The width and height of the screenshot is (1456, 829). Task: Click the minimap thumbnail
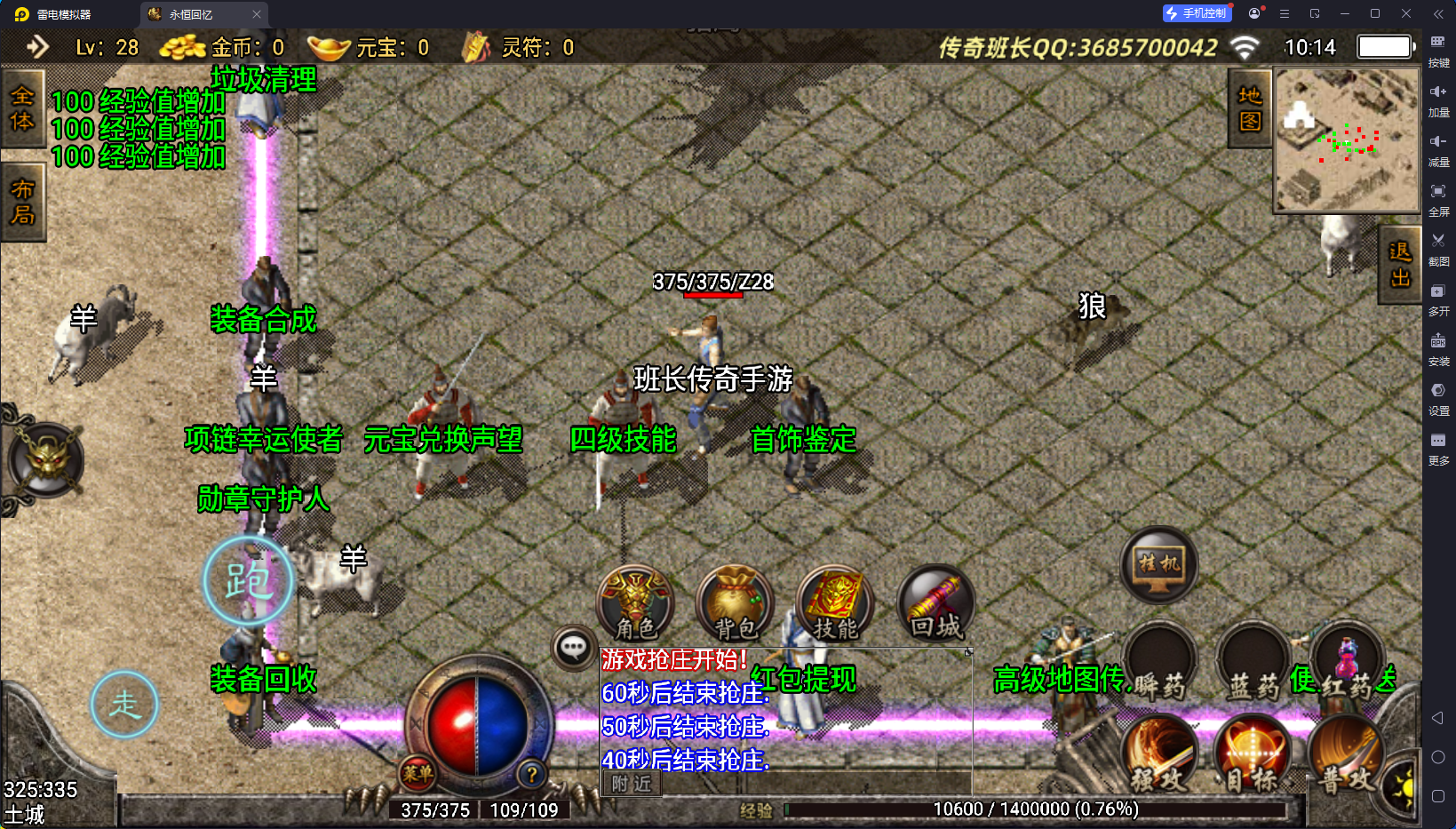click(1347, 140)
